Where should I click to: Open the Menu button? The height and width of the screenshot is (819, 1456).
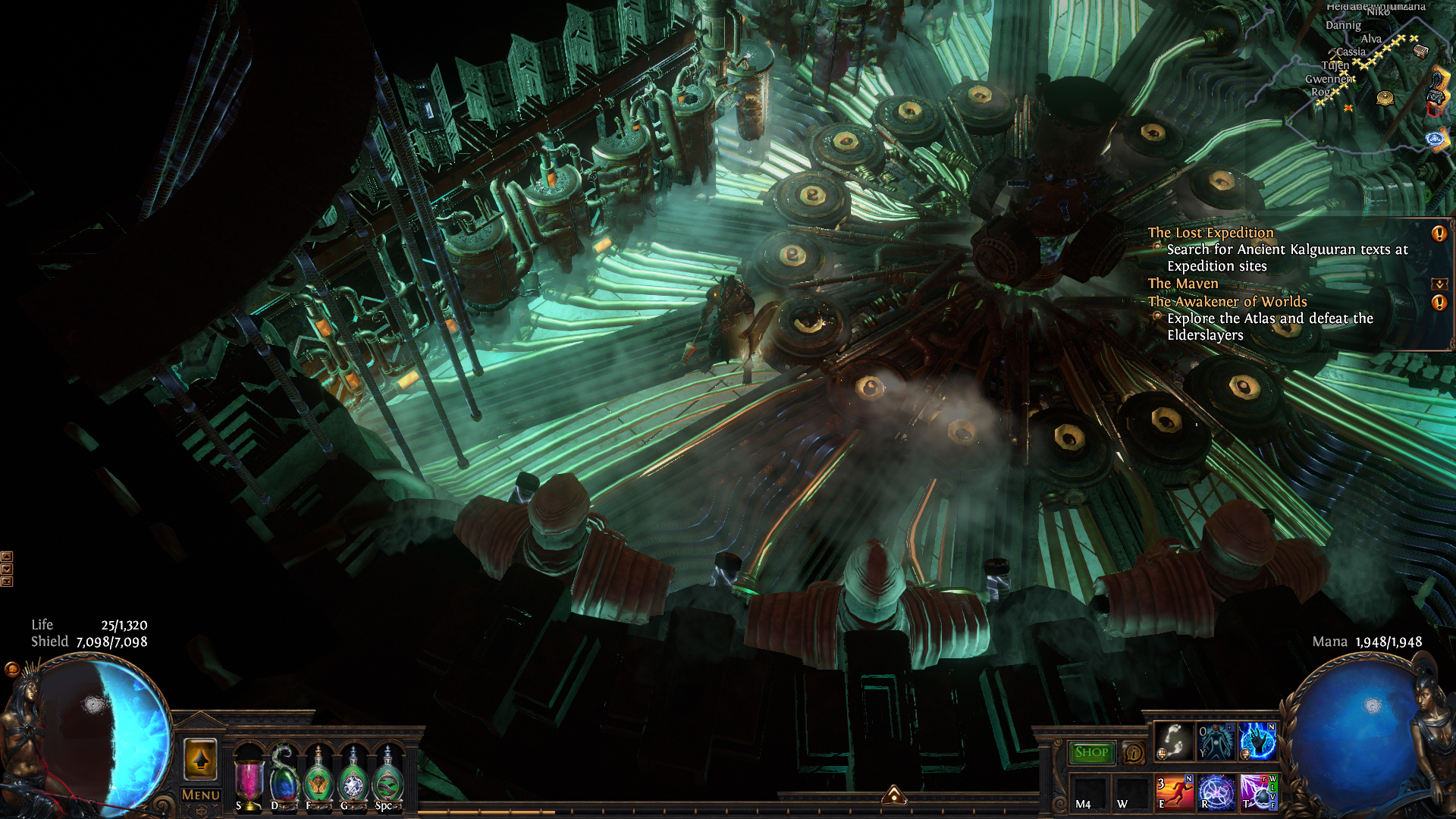tap(201, 795)
